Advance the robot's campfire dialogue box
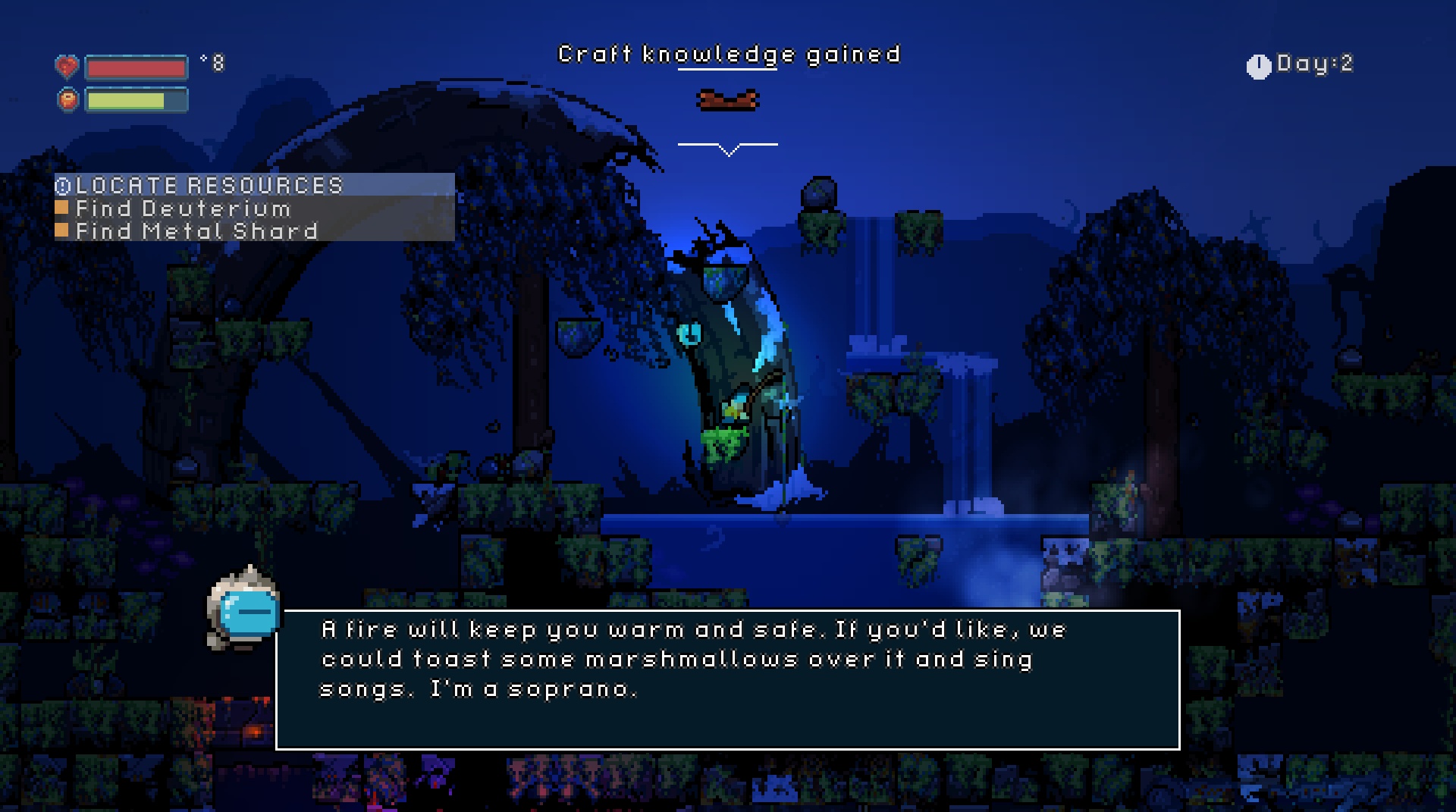Image resolution: width=1456 pixels, height=812 pixels. pyautogui.click(x=727, y=679)
